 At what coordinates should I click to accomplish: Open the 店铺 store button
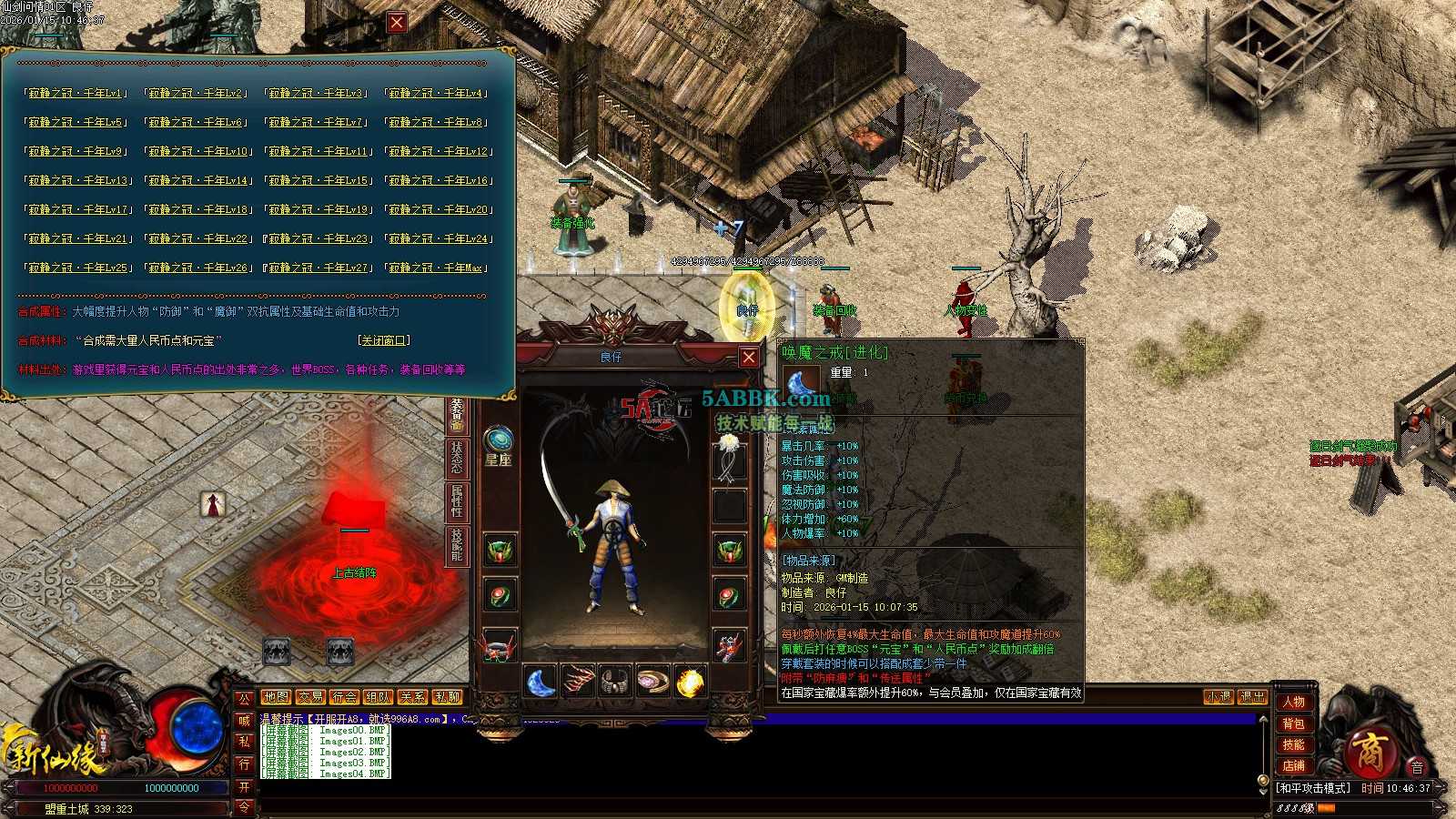(1293, 765)
